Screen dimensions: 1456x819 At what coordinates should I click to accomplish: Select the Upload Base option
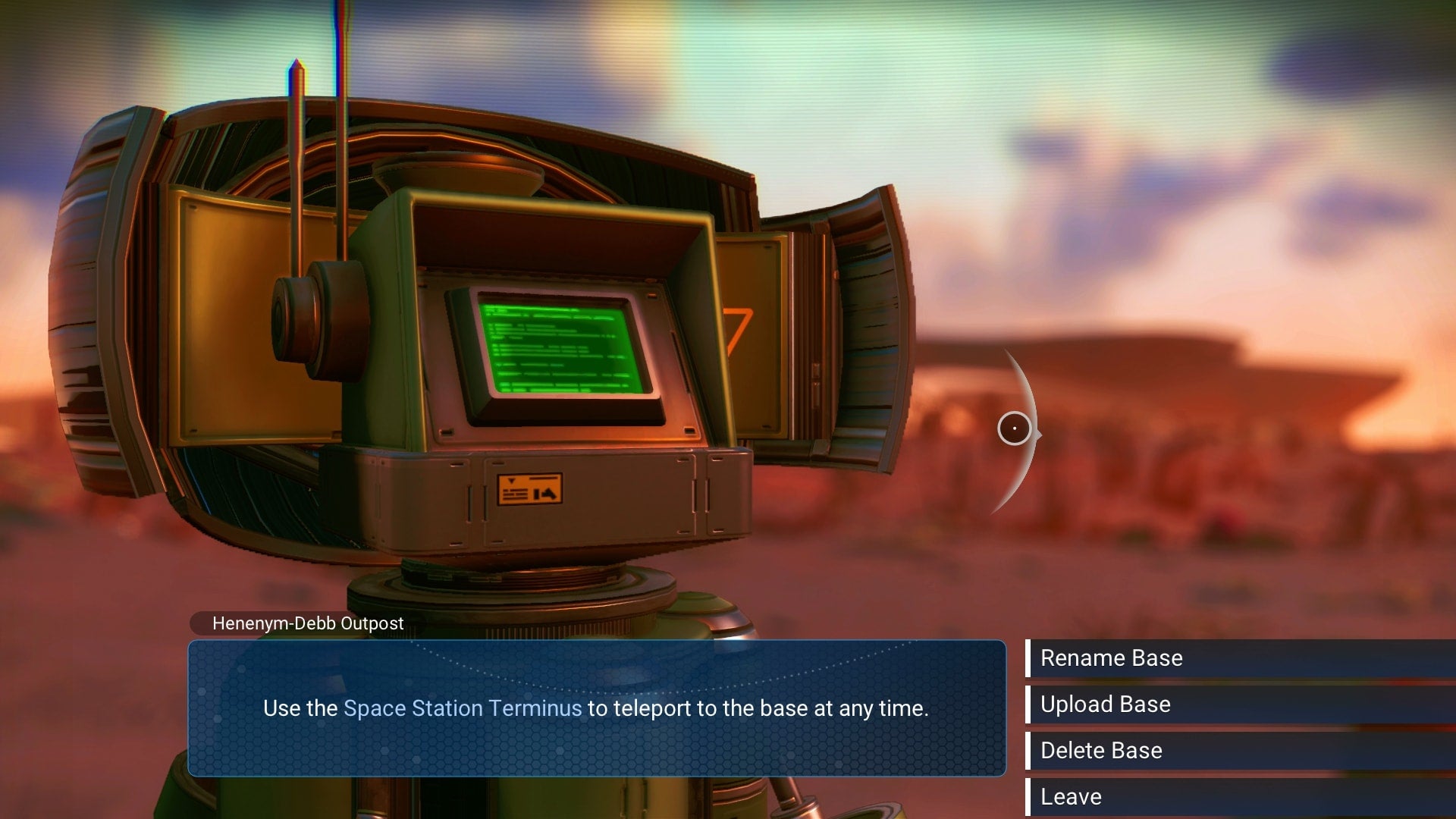point(1107,704)
